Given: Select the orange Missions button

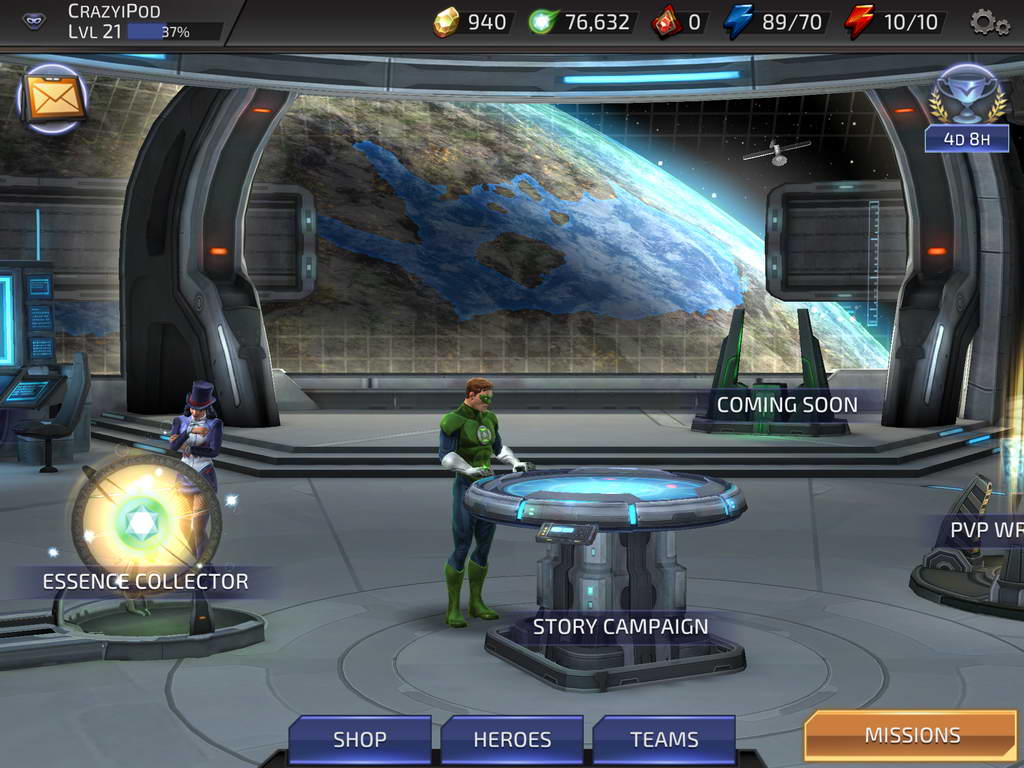Looking at the screenshot, I should point(911,736).
